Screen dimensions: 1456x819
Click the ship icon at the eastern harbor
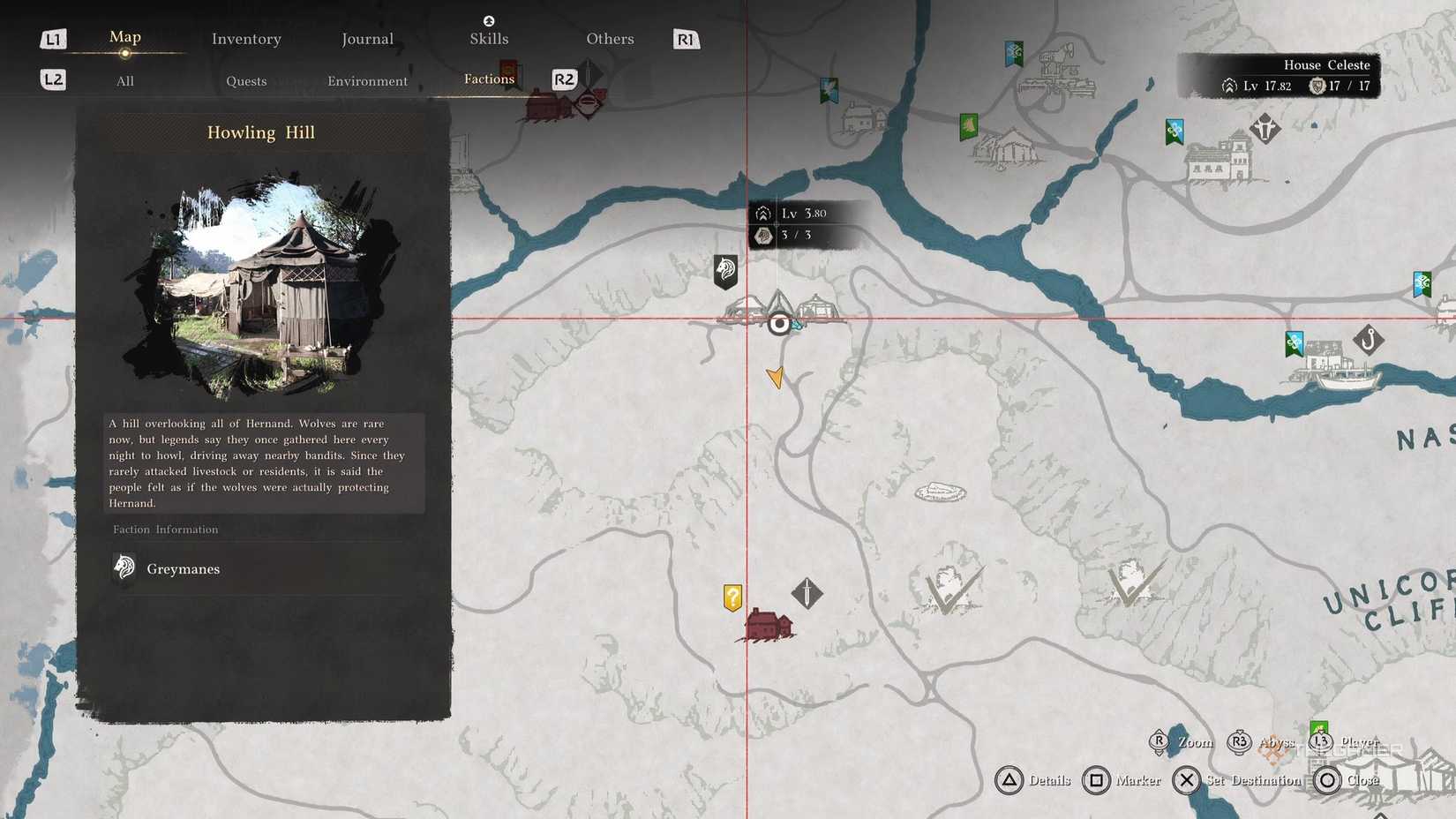pyautogui.click(x=1346, y=382)
